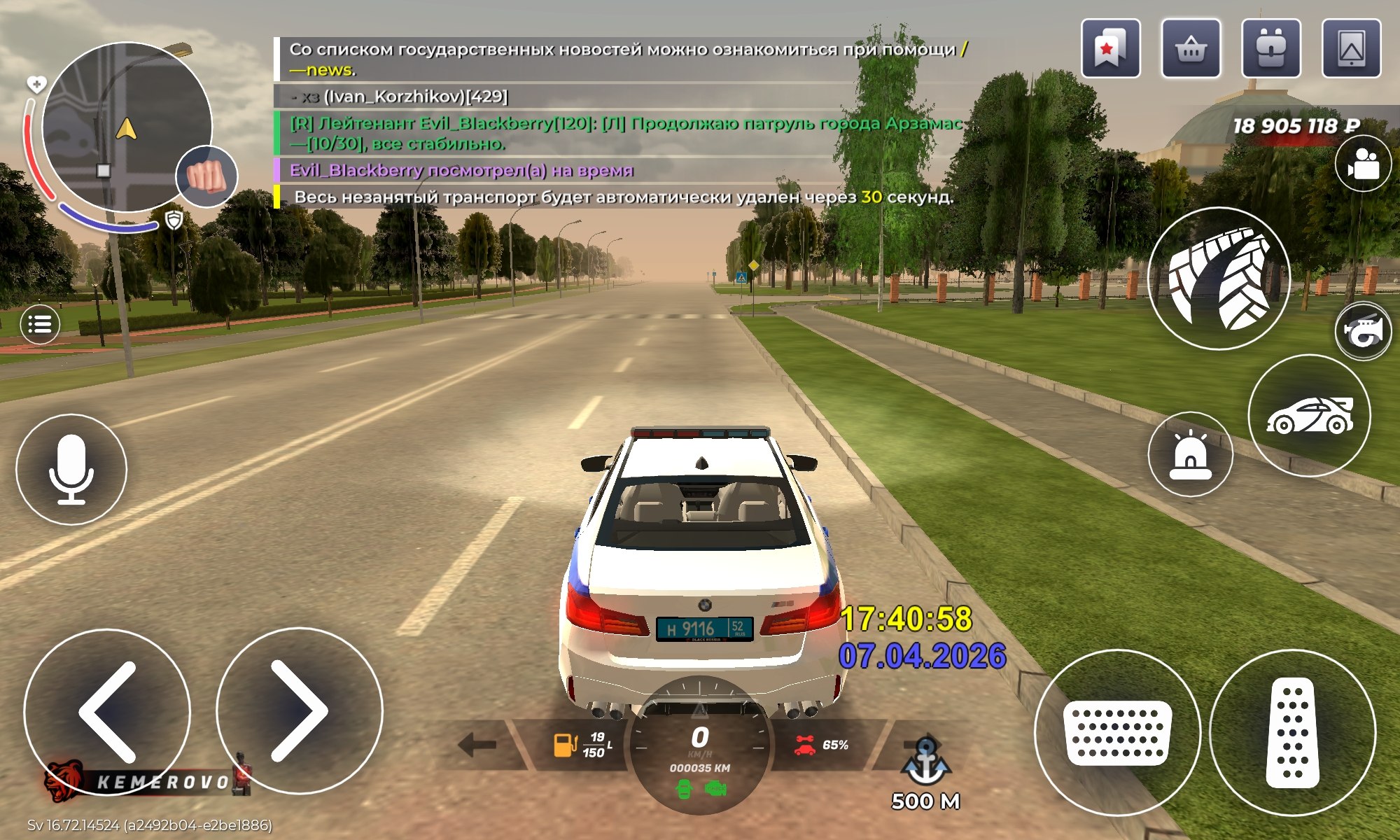Steer left with the arrow button

click(x=107, y=711)
